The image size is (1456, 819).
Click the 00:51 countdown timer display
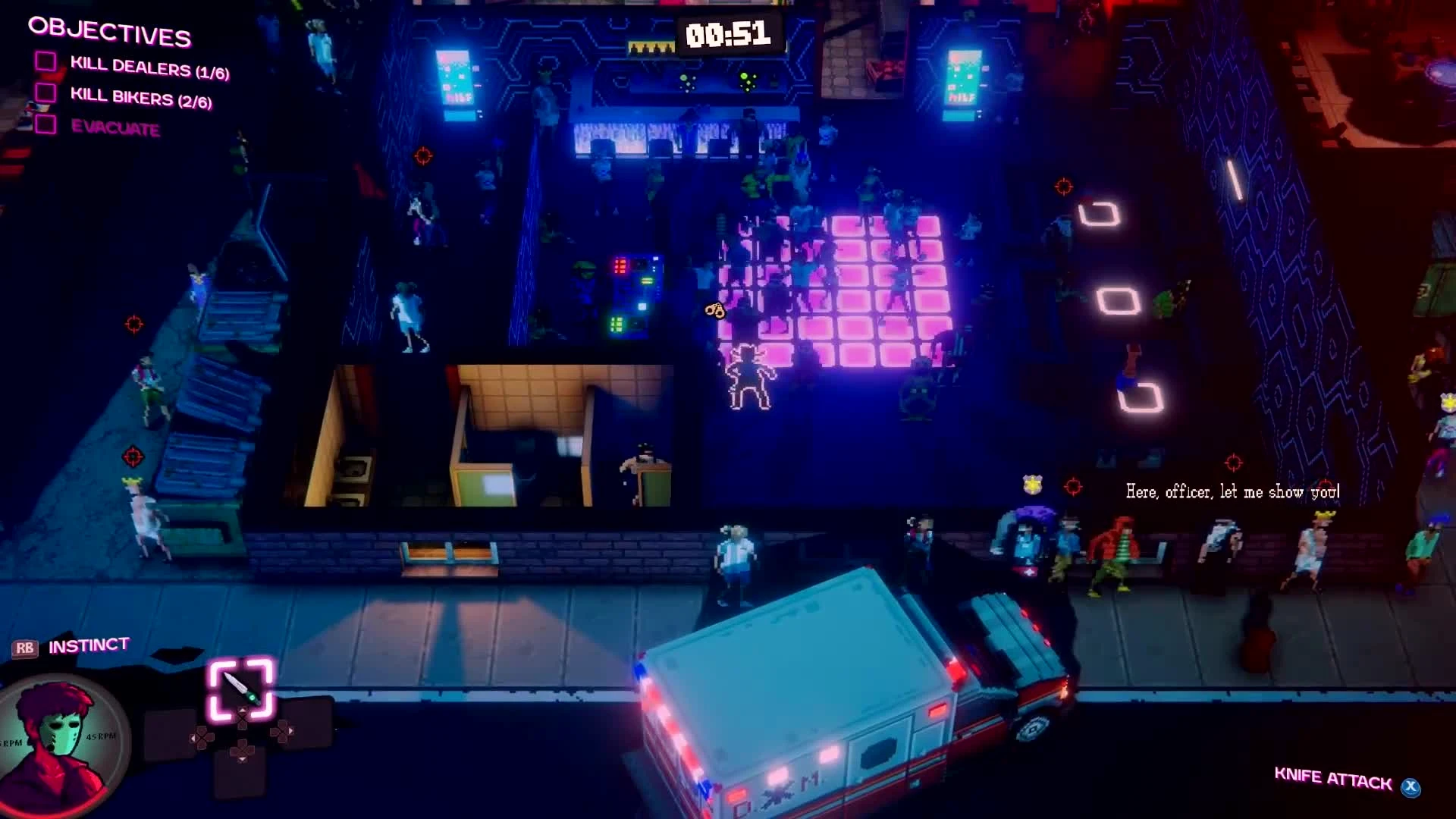click(x=730, y=35)
